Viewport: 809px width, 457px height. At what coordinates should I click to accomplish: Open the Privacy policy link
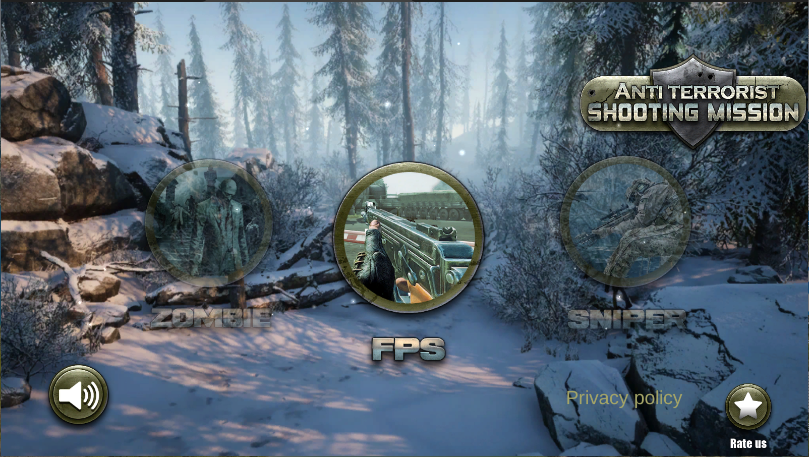tap(624, 398)
